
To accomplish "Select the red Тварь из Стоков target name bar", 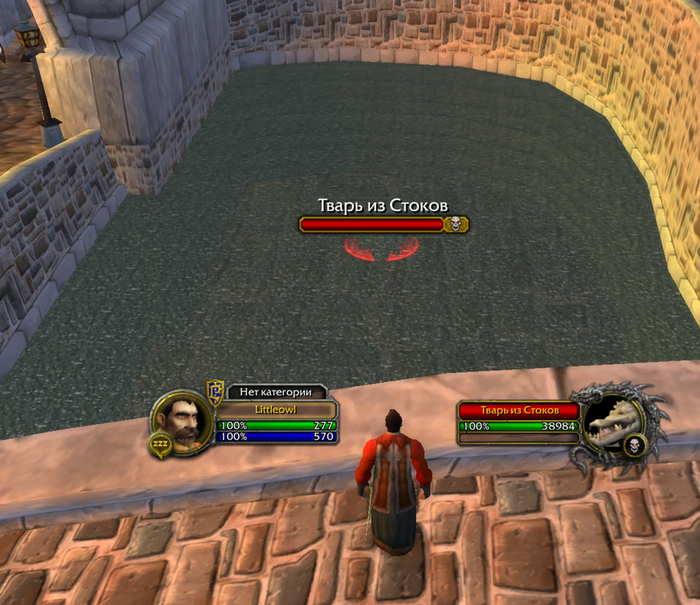I will 518,410.
